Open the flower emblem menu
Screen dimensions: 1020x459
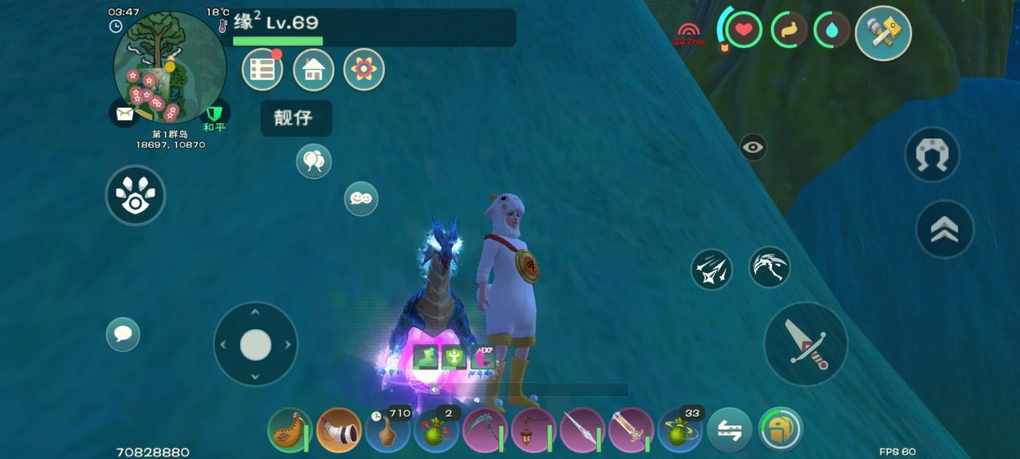(364, 70)
